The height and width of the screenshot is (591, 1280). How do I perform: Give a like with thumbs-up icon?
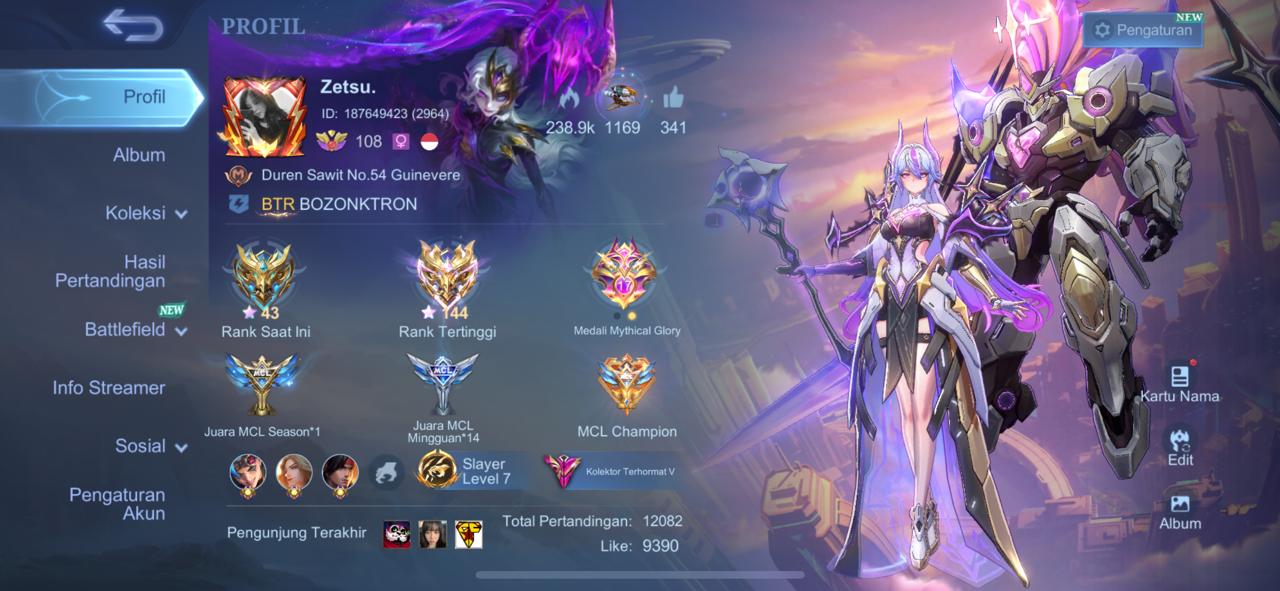pyautogui.click(x=672, y=99)
